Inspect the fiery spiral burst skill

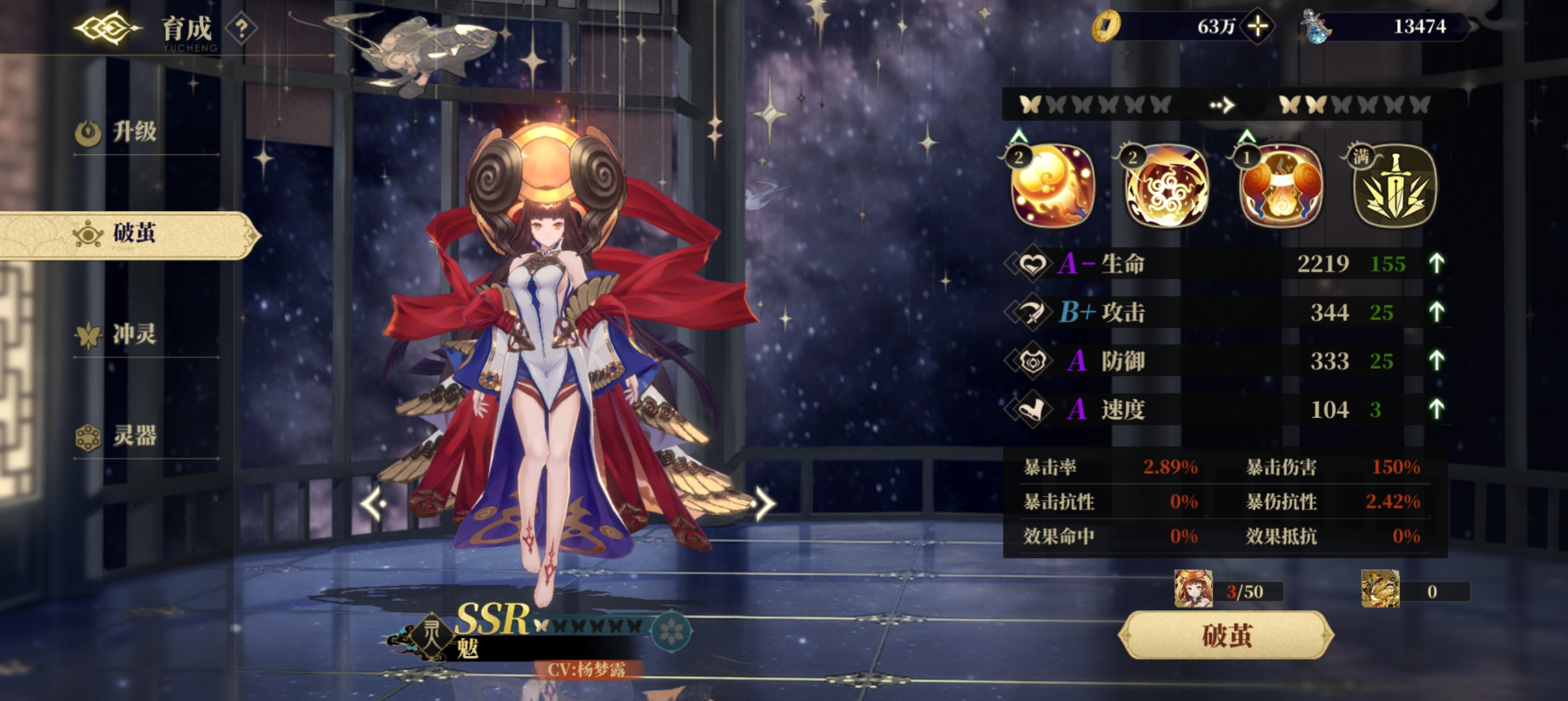click(x=1166, y=186)
